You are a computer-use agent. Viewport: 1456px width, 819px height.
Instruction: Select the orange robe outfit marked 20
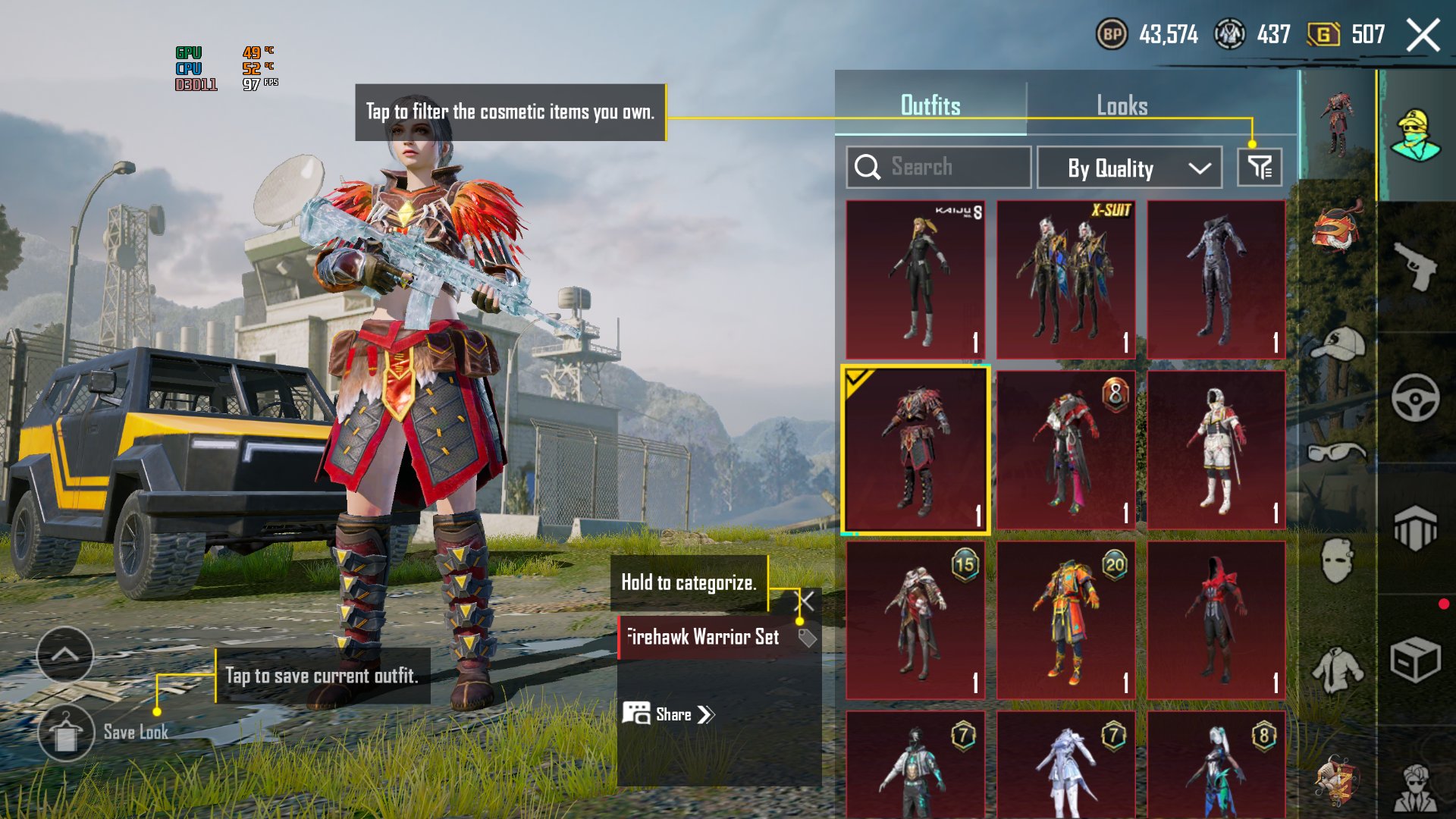pyautogui.click(x=1065, y=620)
